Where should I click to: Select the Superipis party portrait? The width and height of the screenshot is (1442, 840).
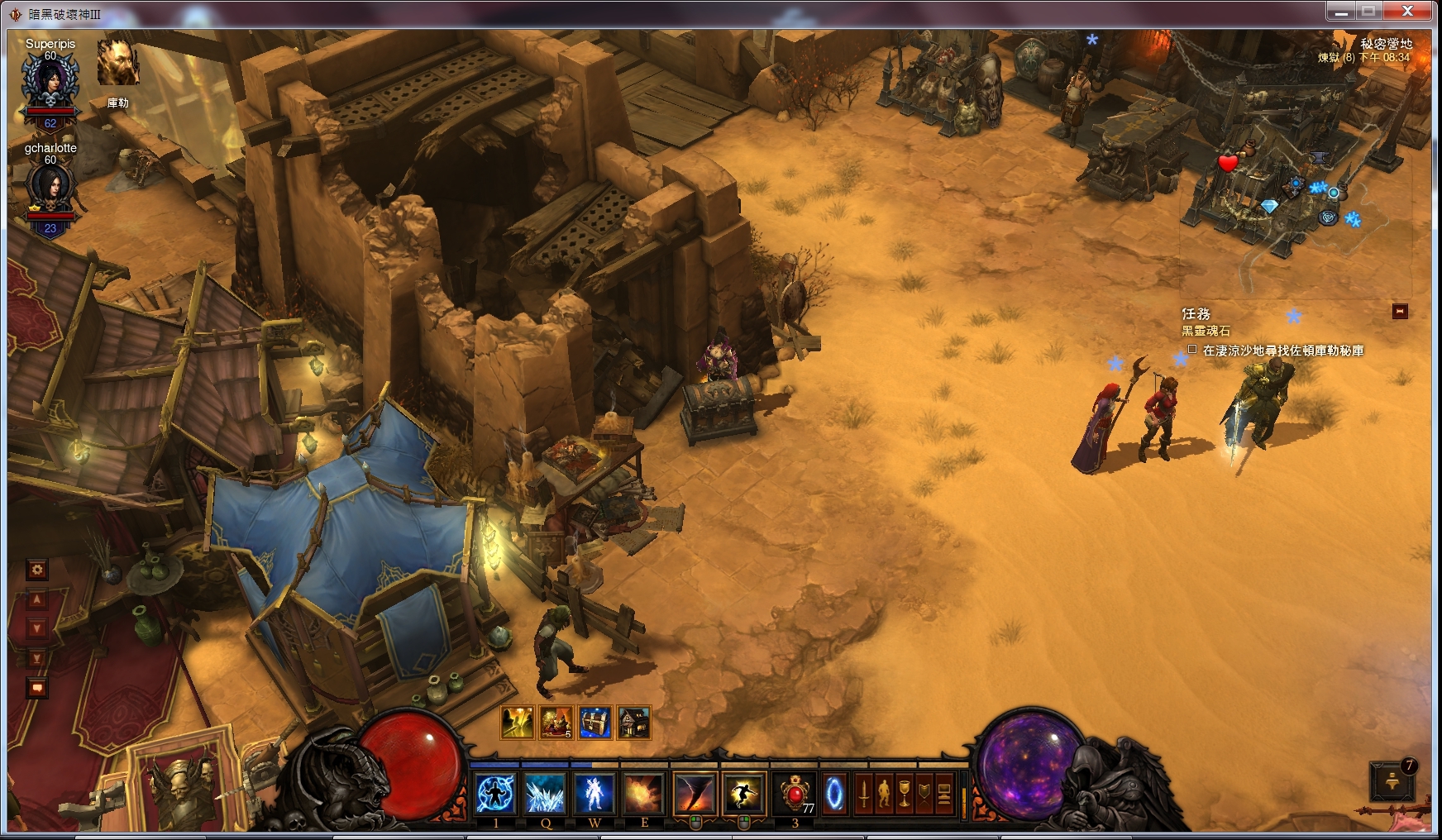pos(50,81)
